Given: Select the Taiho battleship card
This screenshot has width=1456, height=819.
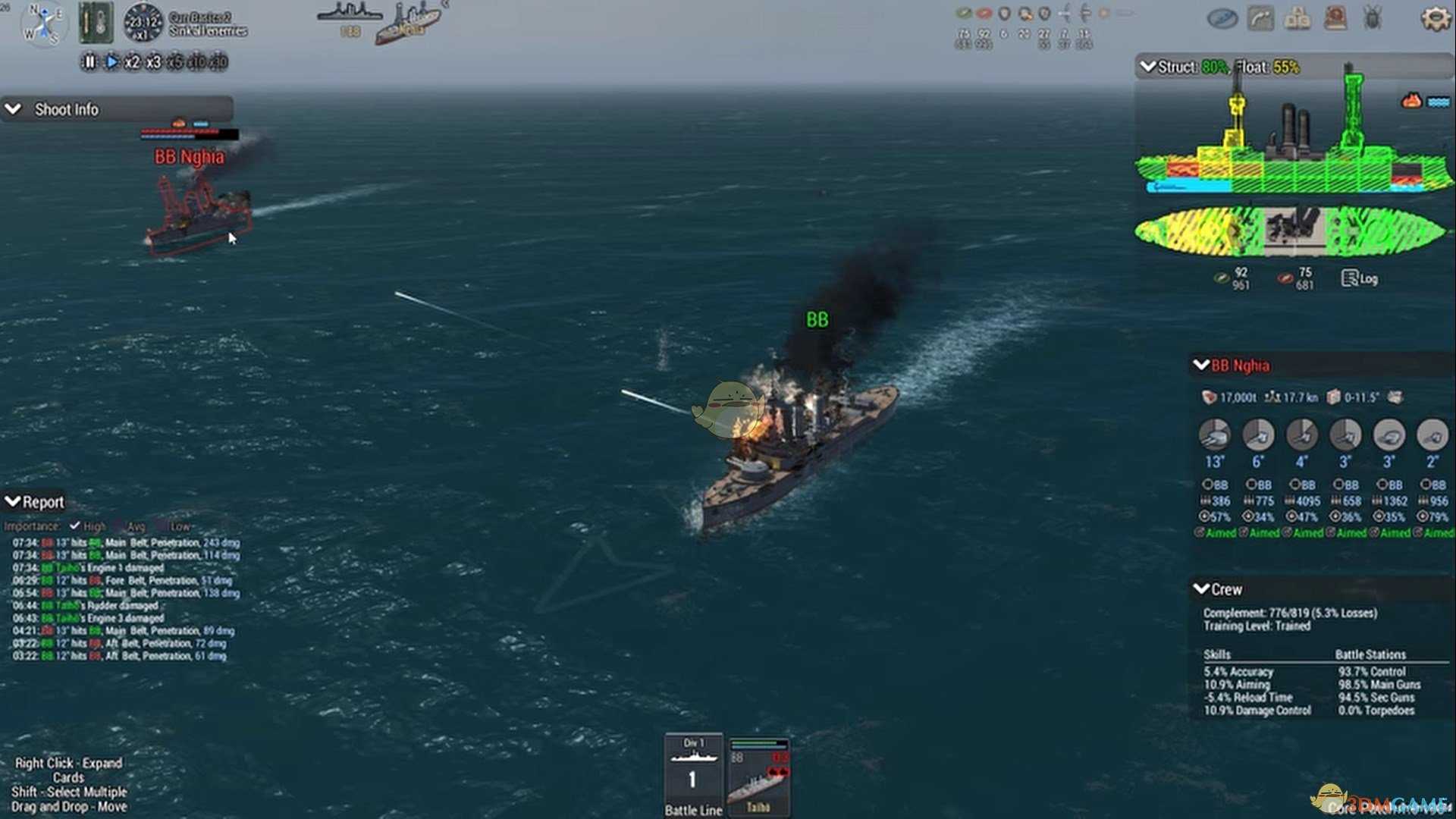Looking at the screenshot, I should [x=758, y=775].
